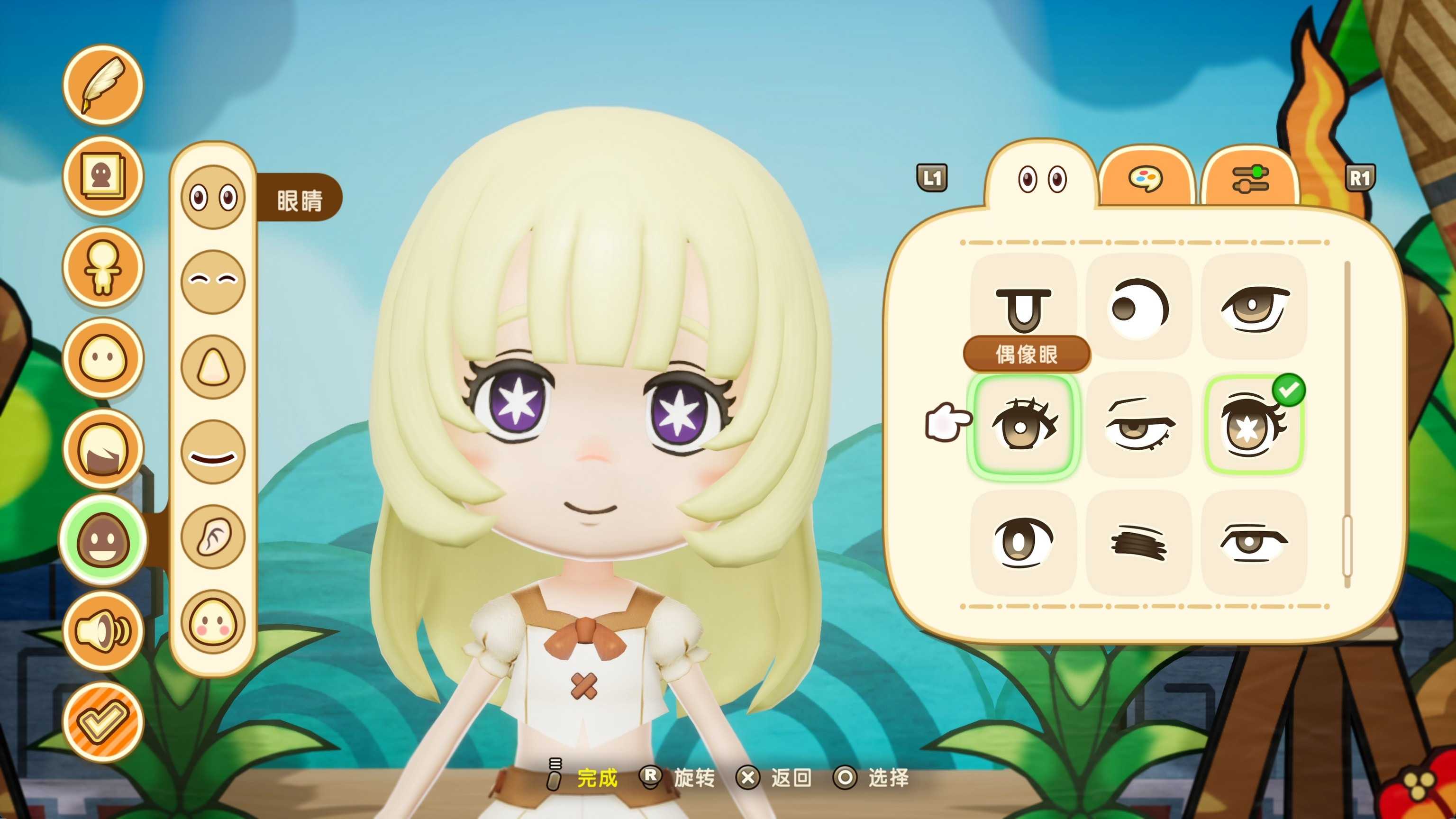The height and width of the screenshot is (819, 1456).
Task: Choose the side-glancing round cartoon eye
Action: (1138, 306)
